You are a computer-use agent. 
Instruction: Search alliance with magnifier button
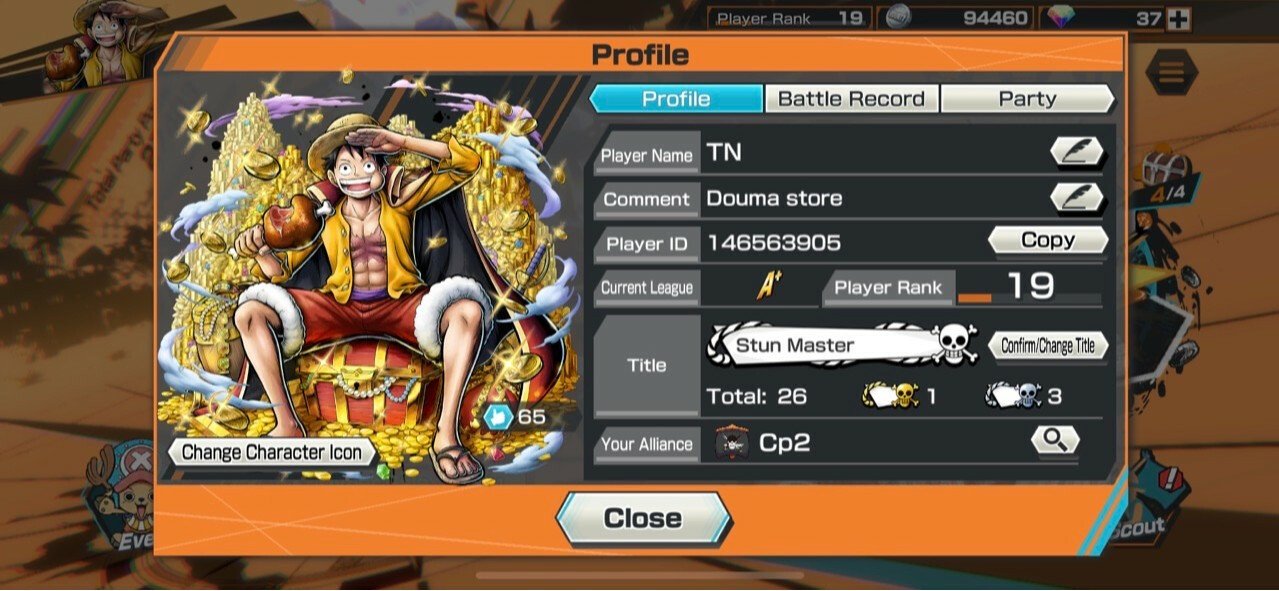click(1055, 440)
